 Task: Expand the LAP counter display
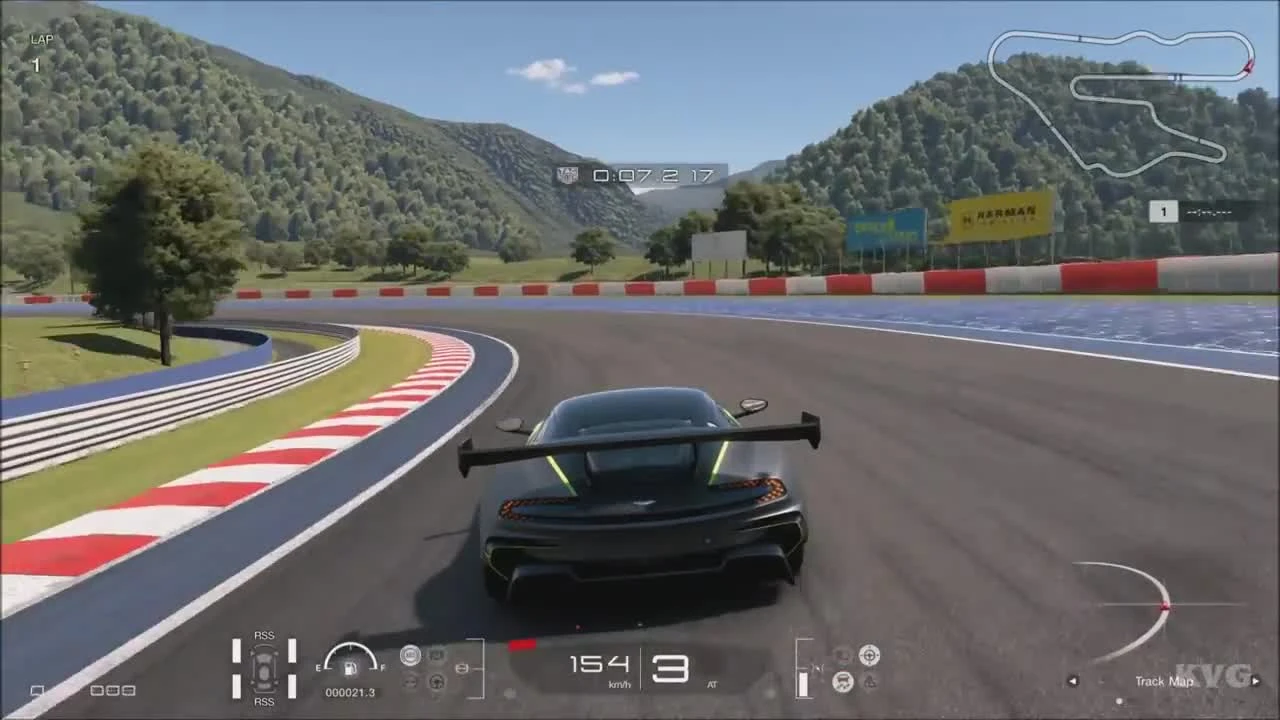click(x=38, y=48)
